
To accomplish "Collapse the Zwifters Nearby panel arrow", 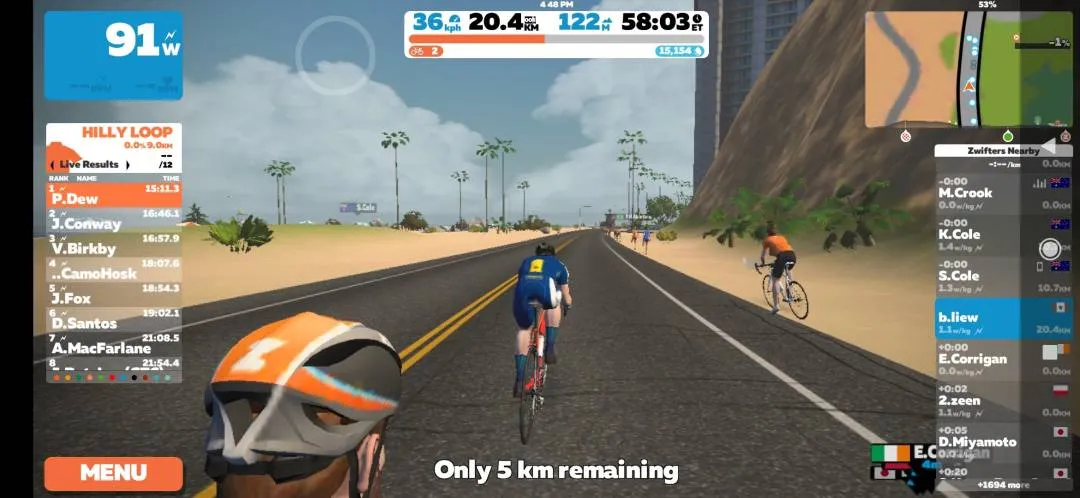I will (1048, 145).
